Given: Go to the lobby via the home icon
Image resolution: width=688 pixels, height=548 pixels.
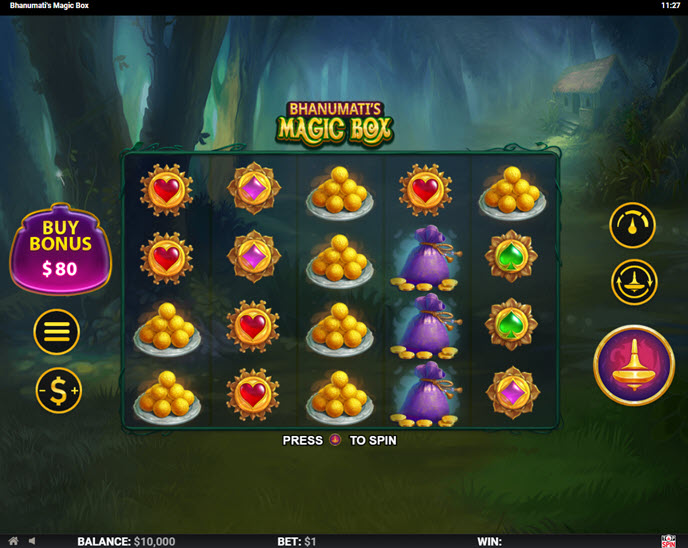Looking at the screenshot, I should tap(14, 541).
